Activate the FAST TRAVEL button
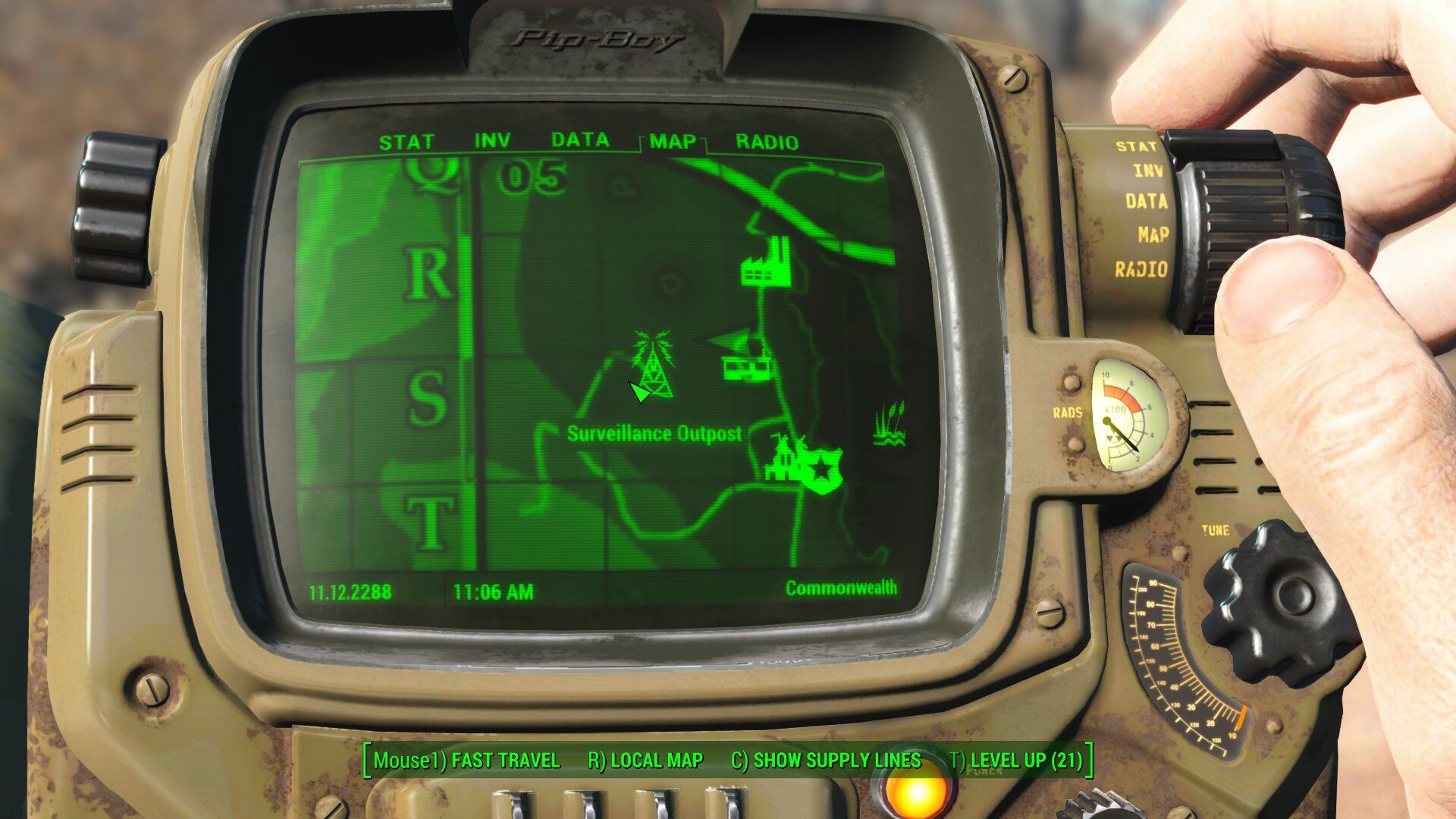 [466, 761]
